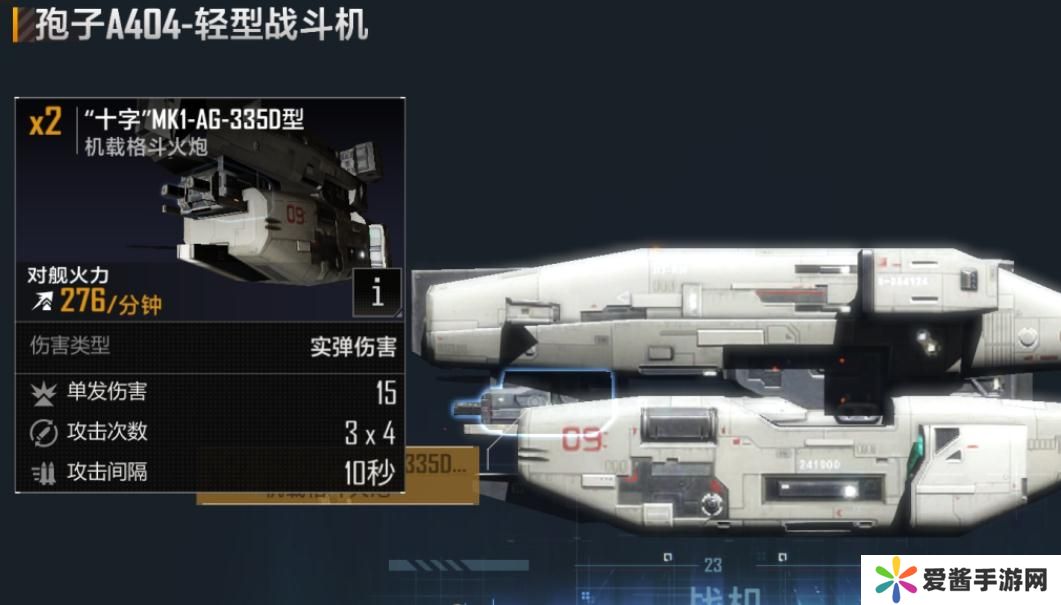This screenshot has height=605, width=1061.
Task: Open the info button on the weapon card
Action: pyautogui.click(x=377, y=292)
